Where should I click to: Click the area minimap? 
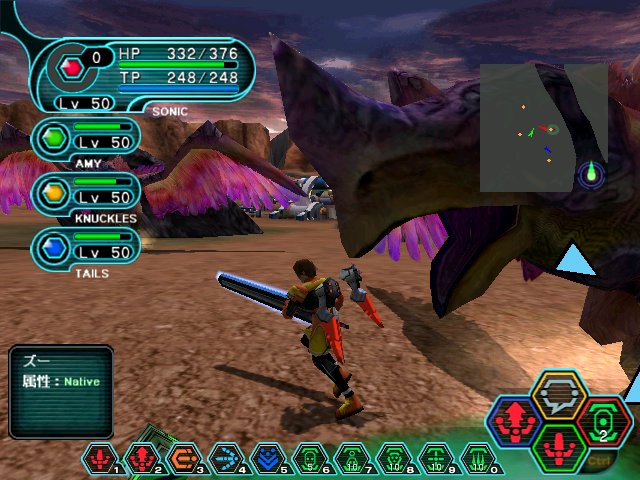pyautogui.click(x=543, y=128)
